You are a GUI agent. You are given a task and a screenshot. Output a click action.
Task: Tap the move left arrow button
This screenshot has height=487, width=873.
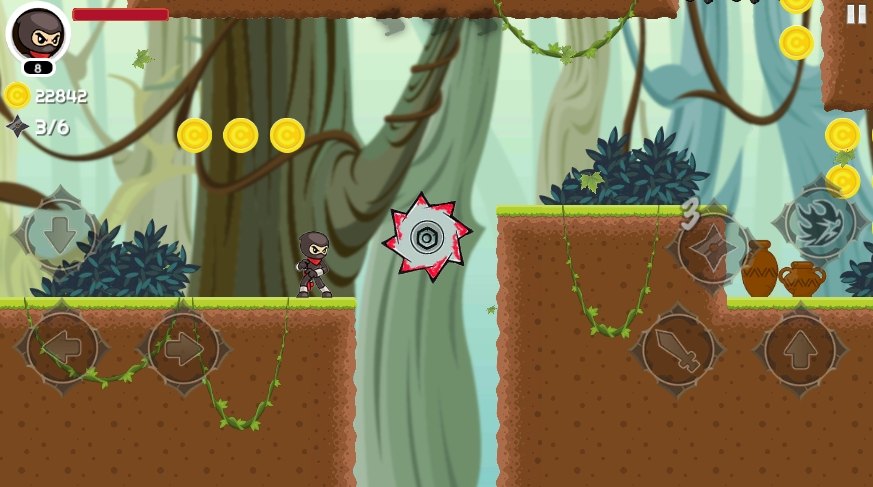62,348
